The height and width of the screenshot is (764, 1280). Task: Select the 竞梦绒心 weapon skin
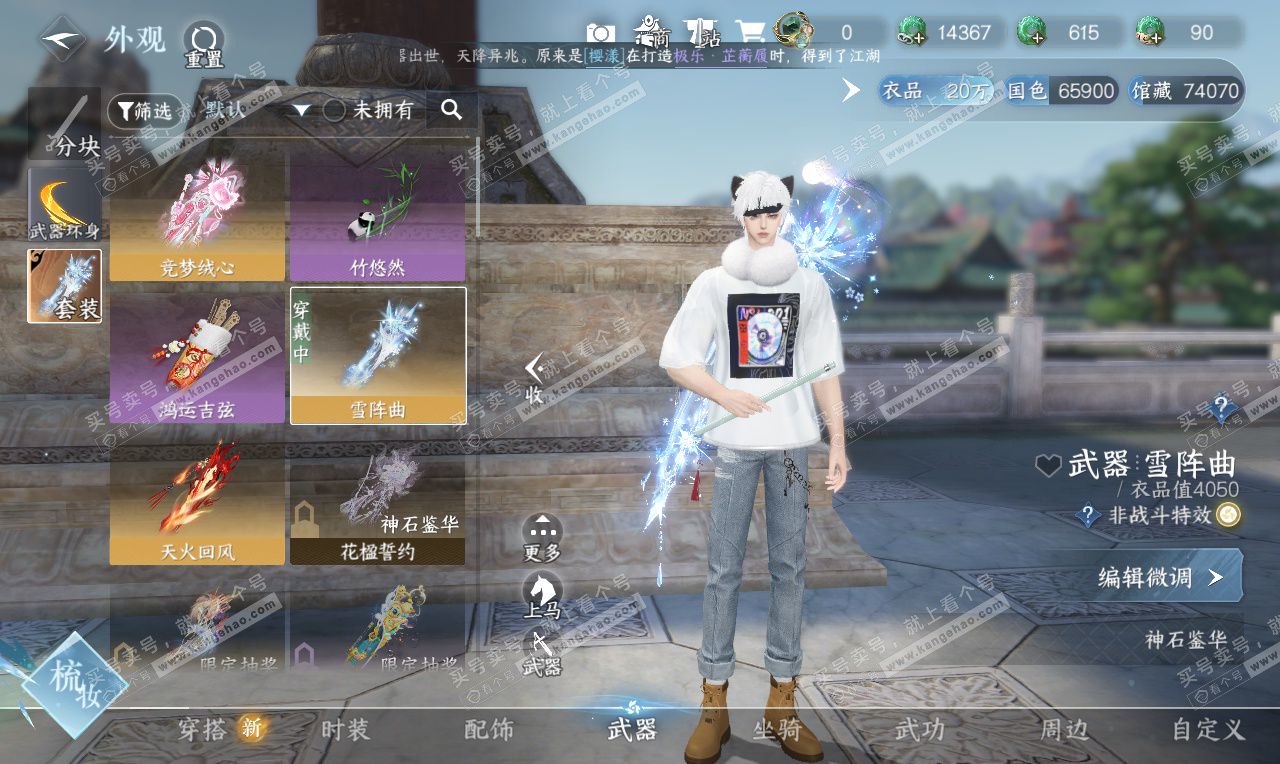[197, 219]
